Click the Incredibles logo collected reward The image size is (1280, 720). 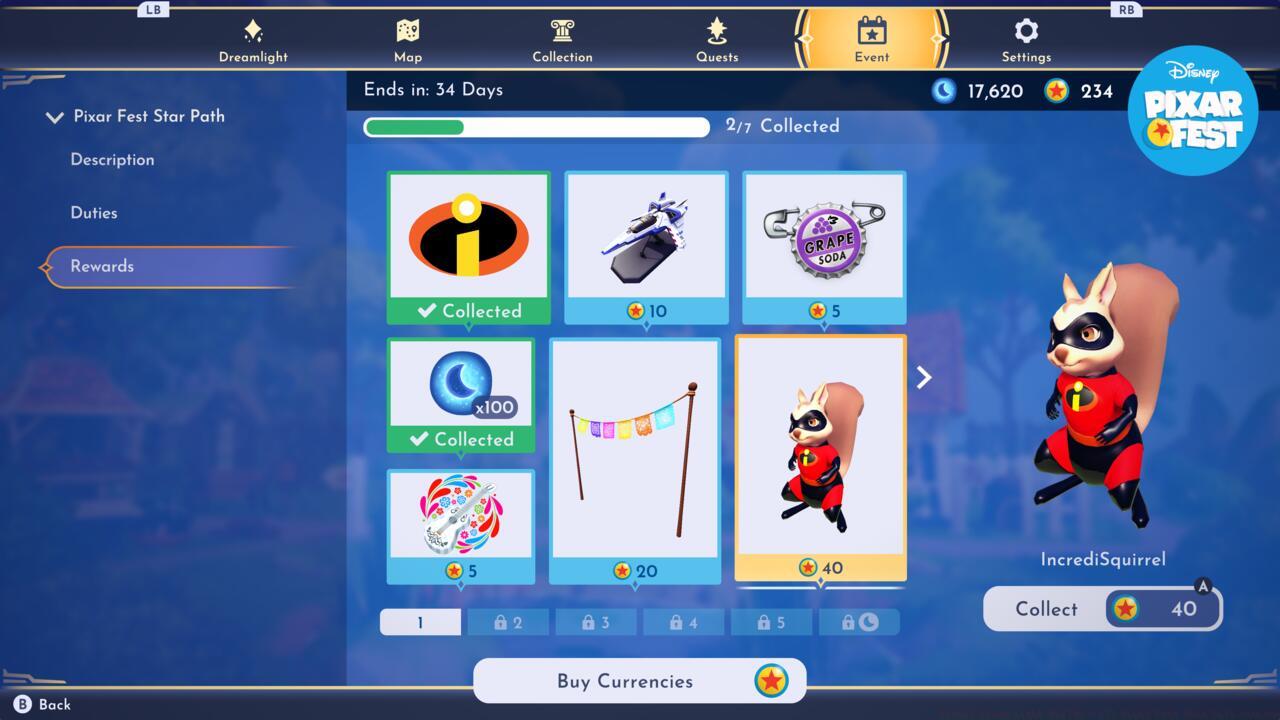click(x=468, y=238)
